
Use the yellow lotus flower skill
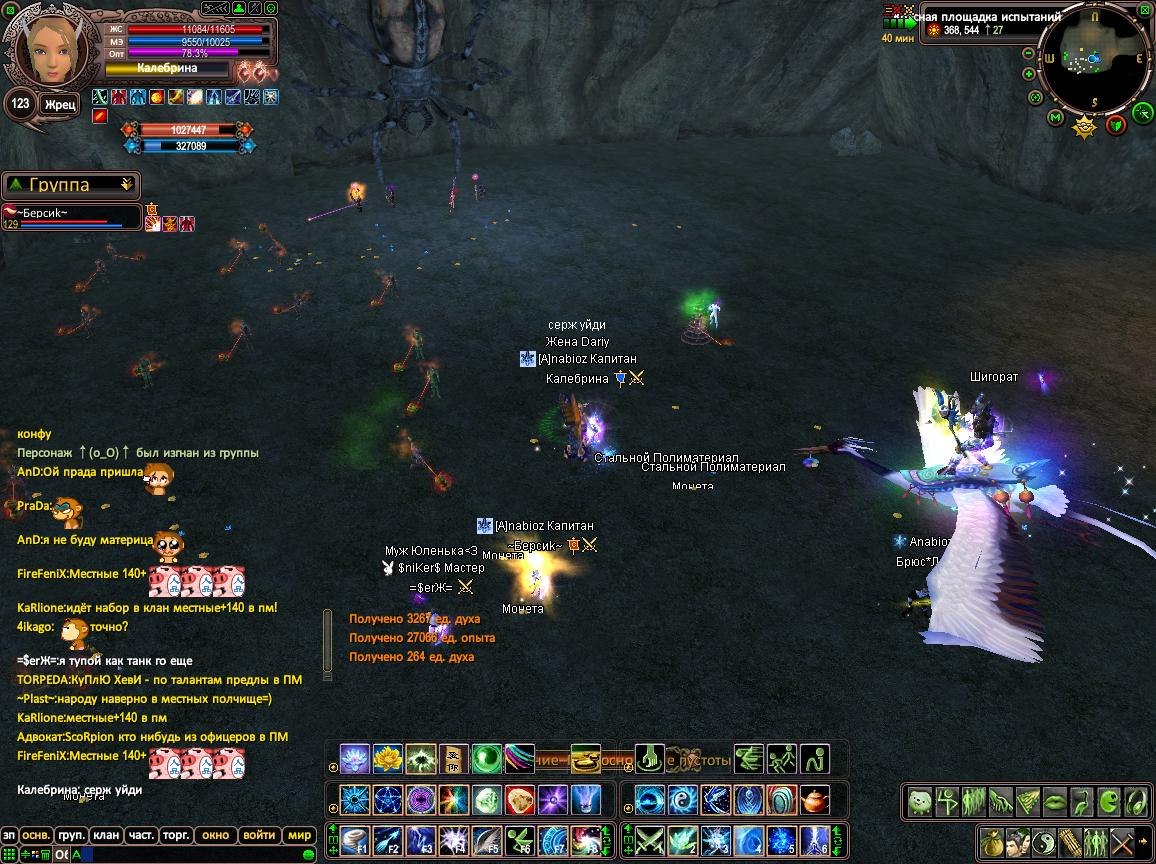pos(387,759)
